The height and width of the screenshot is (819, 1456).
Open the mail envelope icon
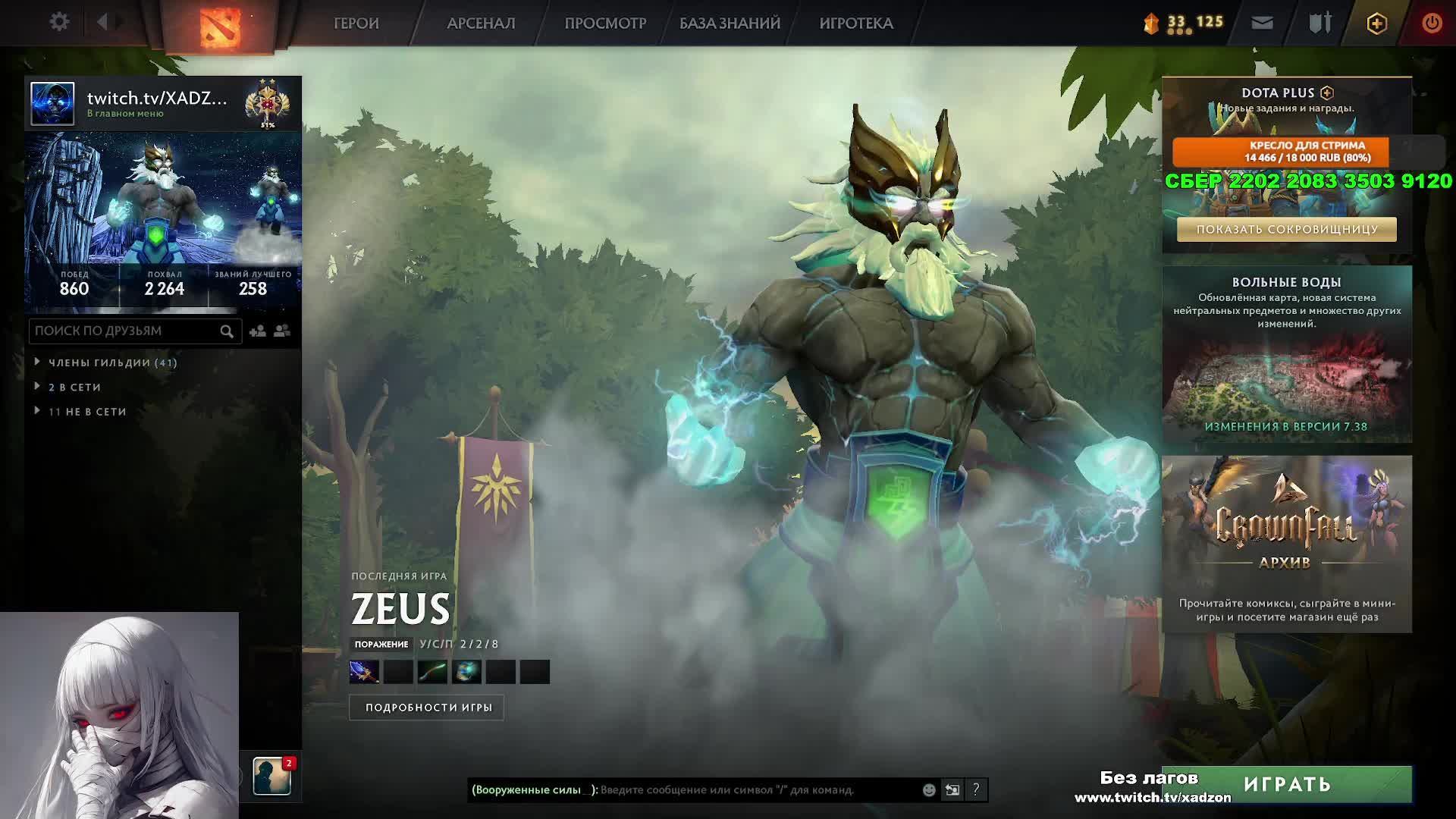(x=1262, y=24)
